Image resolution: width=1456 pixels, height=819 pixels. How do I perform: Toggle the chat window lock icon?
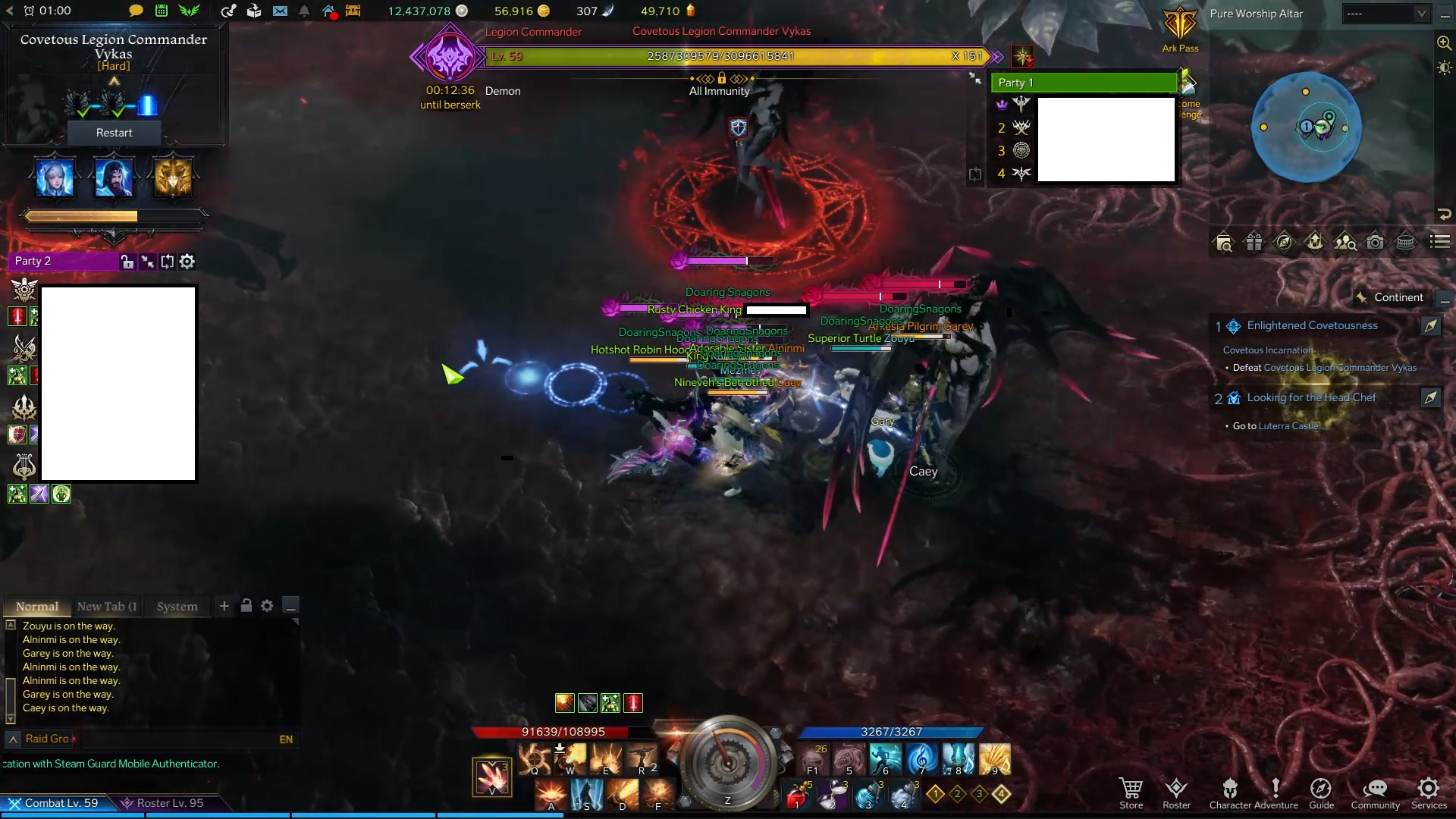click(x=246, y=606)
